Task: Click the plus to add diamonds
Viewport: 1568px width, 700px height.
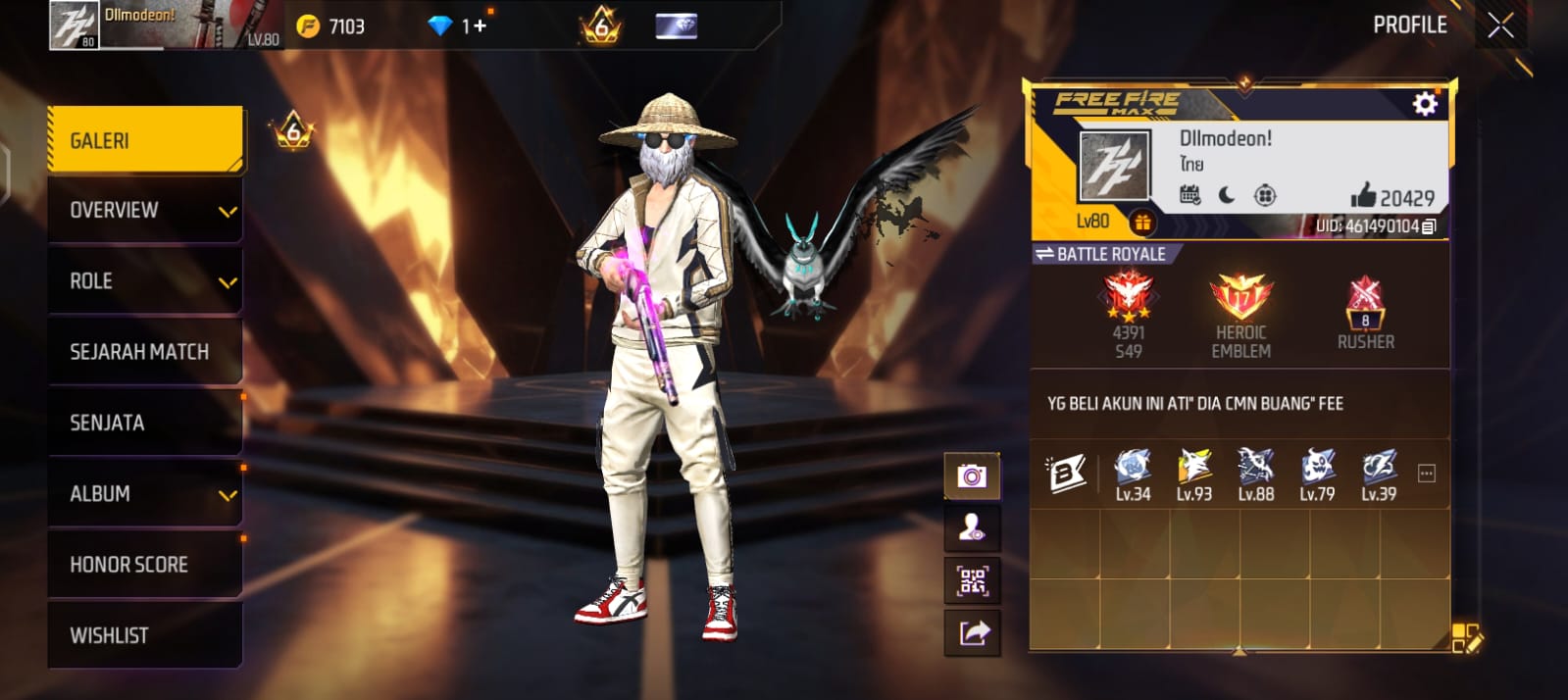Action: [x=480, y=26]
